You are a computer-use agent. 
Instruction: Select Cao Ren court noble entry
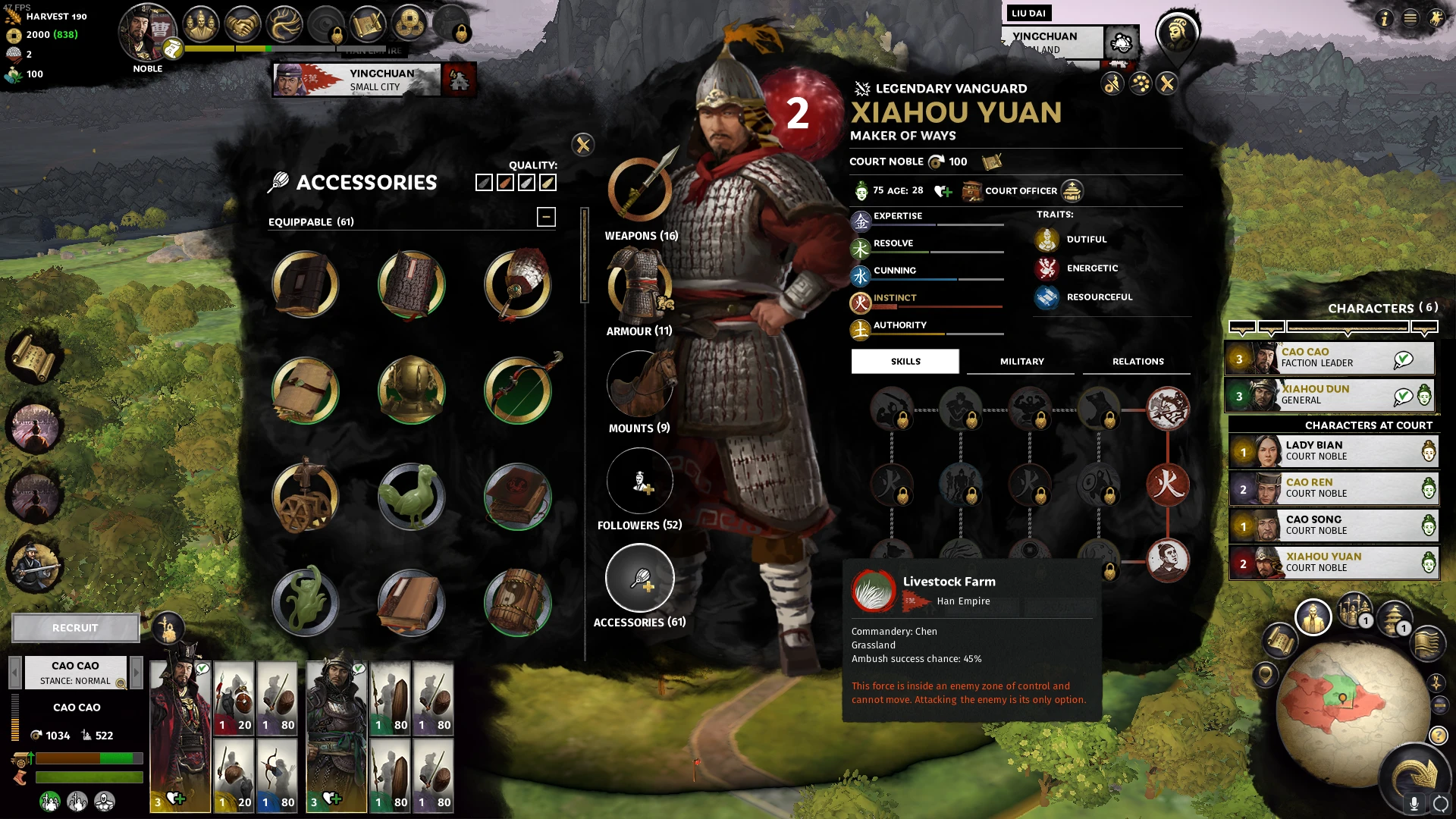click(x=1333, y=488)
